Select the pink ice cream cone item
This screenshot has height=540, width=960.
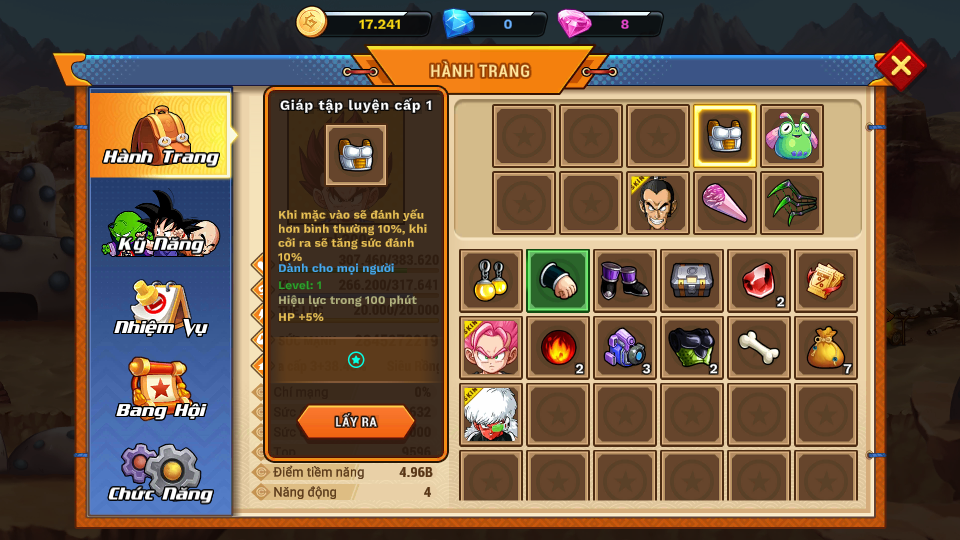(725, 203)
